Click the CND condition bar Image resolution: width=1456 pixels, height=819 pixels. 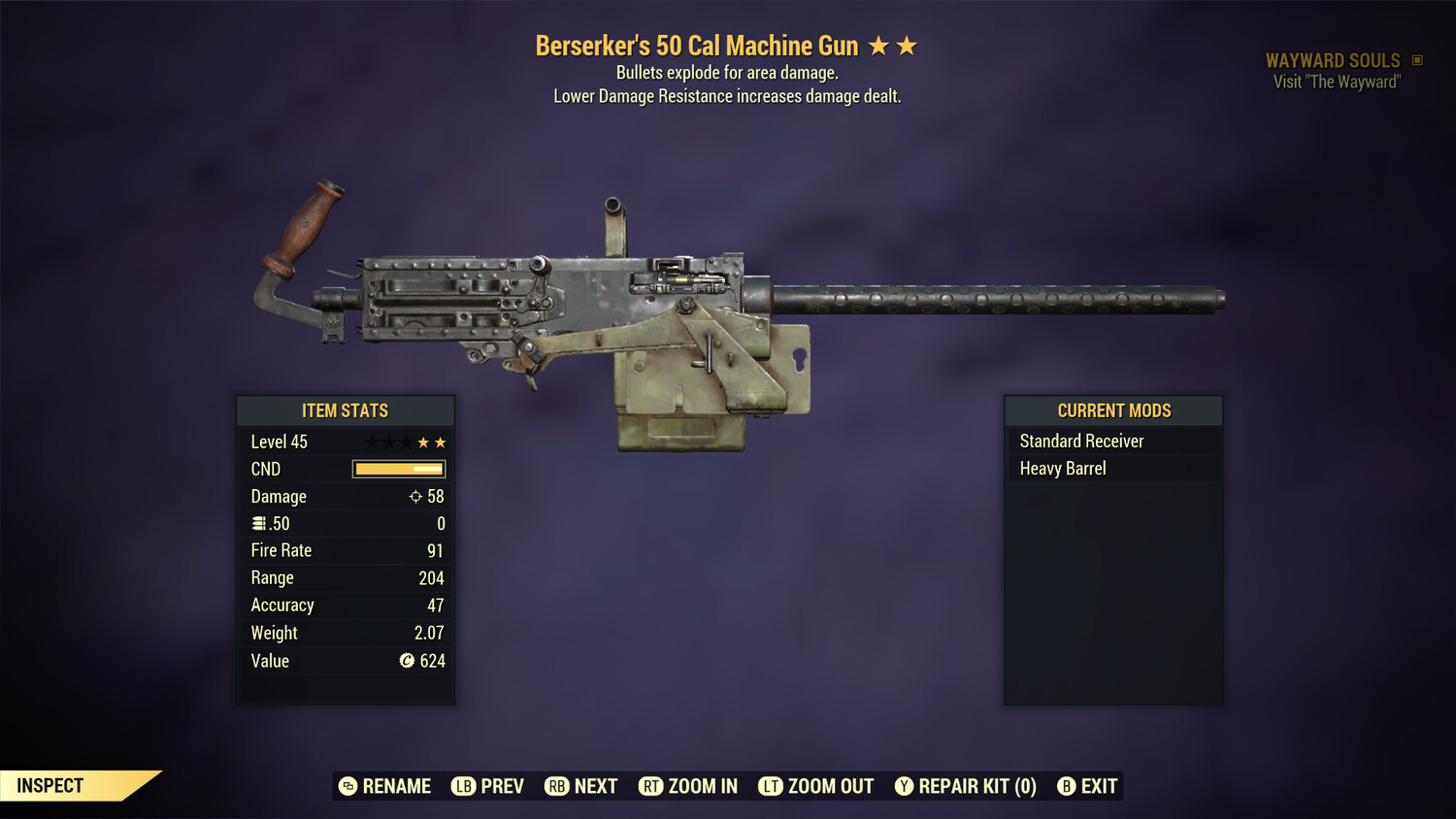click(399, 469)
